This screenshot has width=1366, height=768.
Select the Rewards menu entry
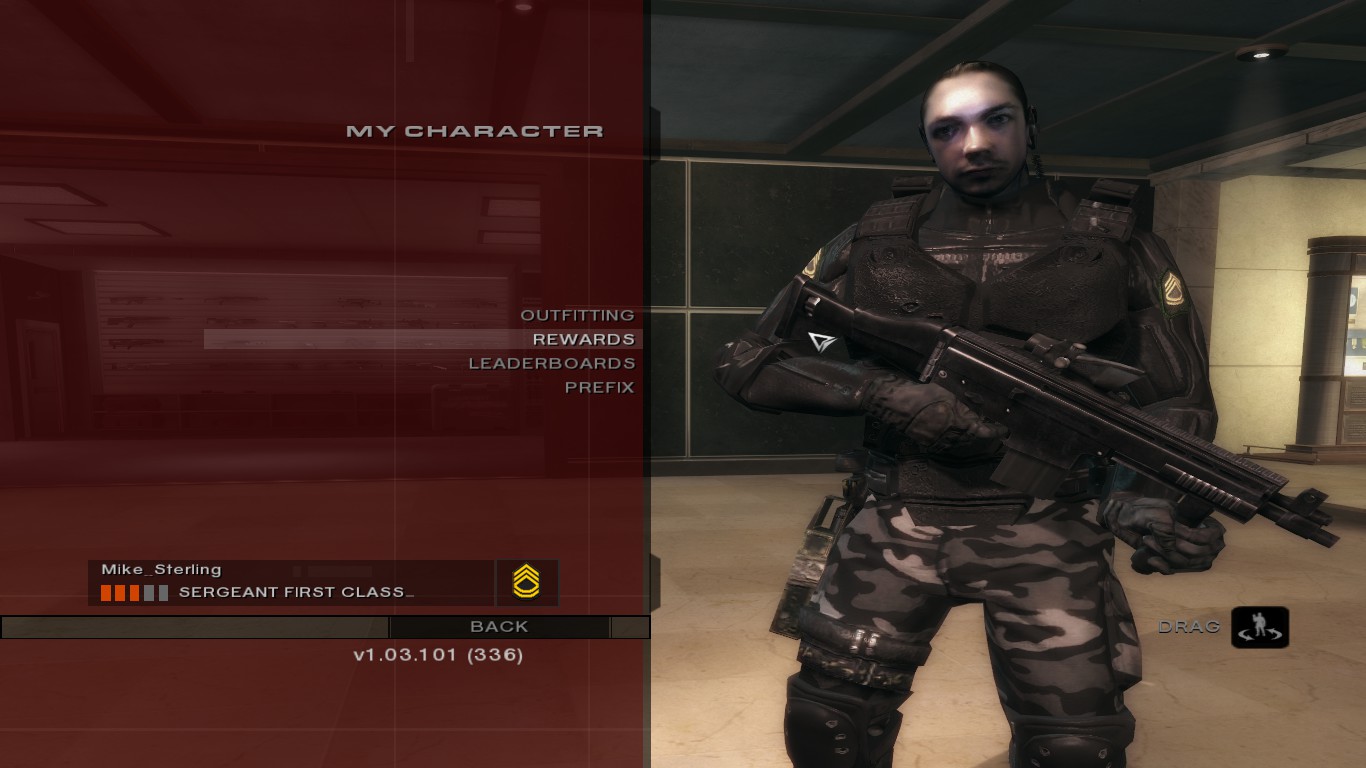[x=583, y=339]
